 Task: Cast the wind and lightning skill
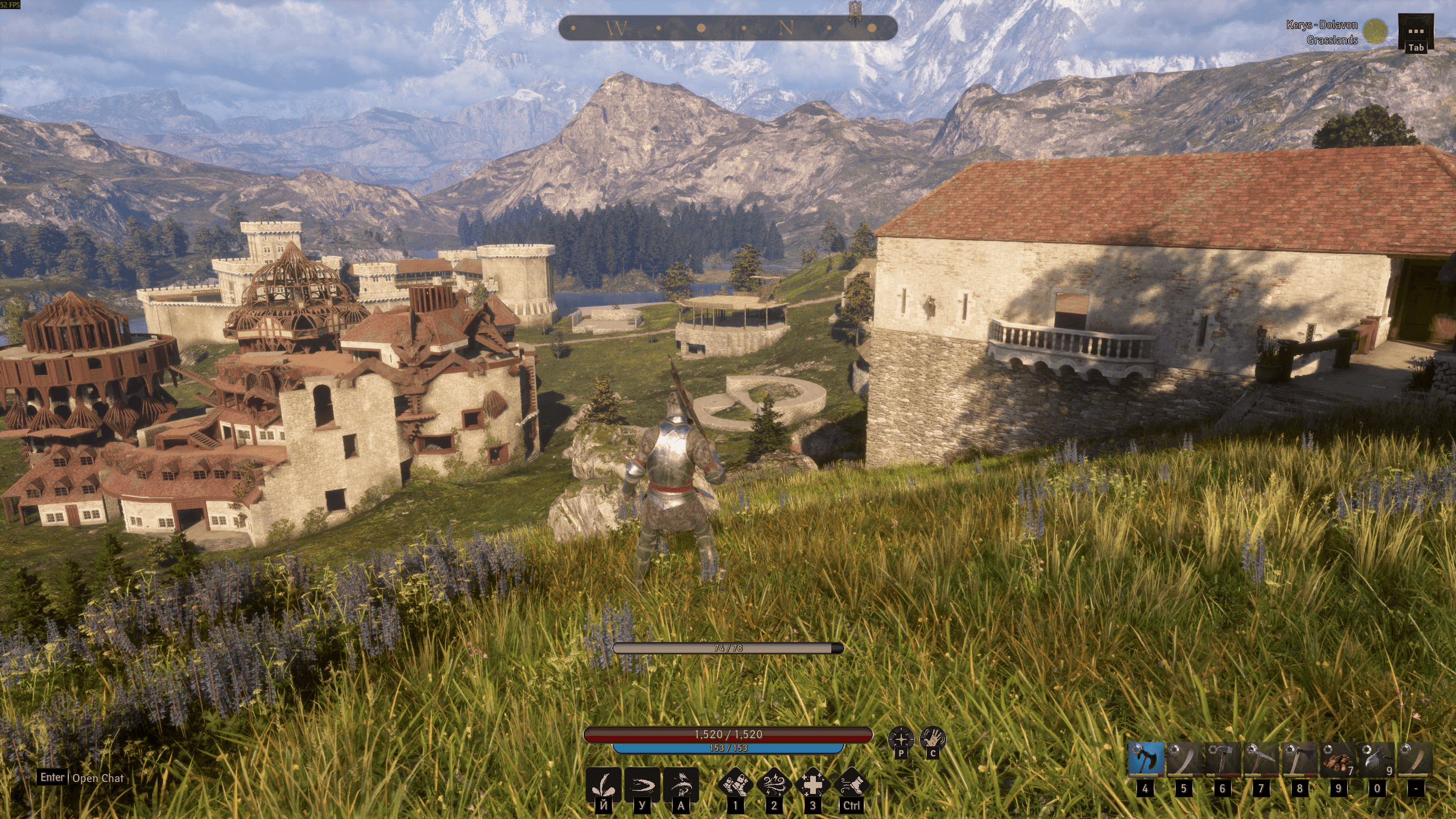(x=774, y=784)
